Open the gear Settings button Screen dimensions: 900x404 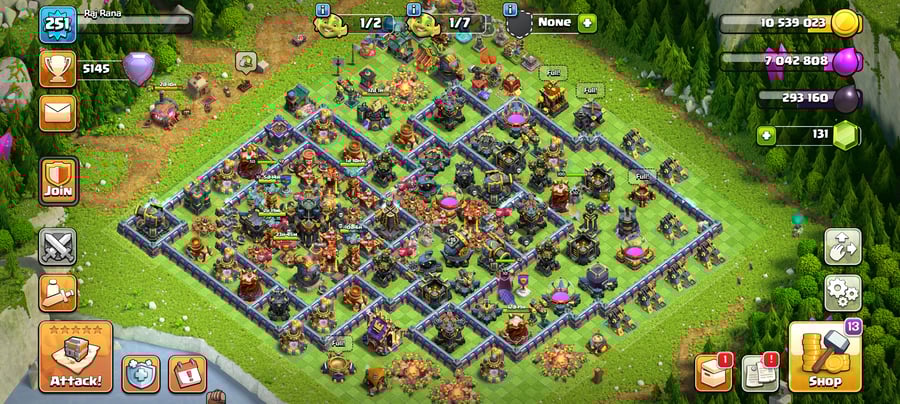842,293
